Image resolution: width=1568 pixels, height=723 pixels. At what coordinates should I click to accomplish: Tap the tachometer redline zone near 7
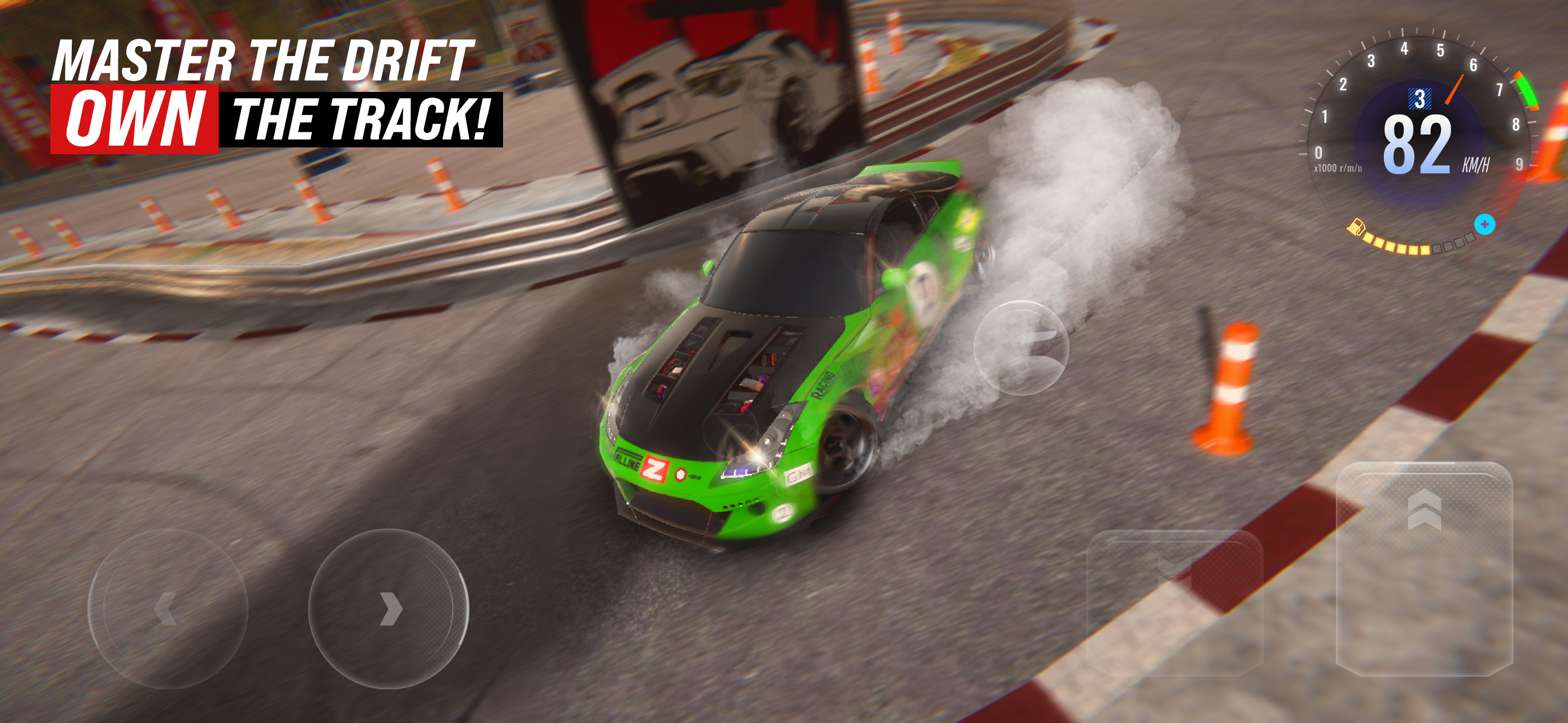[x=1527, y=91]
